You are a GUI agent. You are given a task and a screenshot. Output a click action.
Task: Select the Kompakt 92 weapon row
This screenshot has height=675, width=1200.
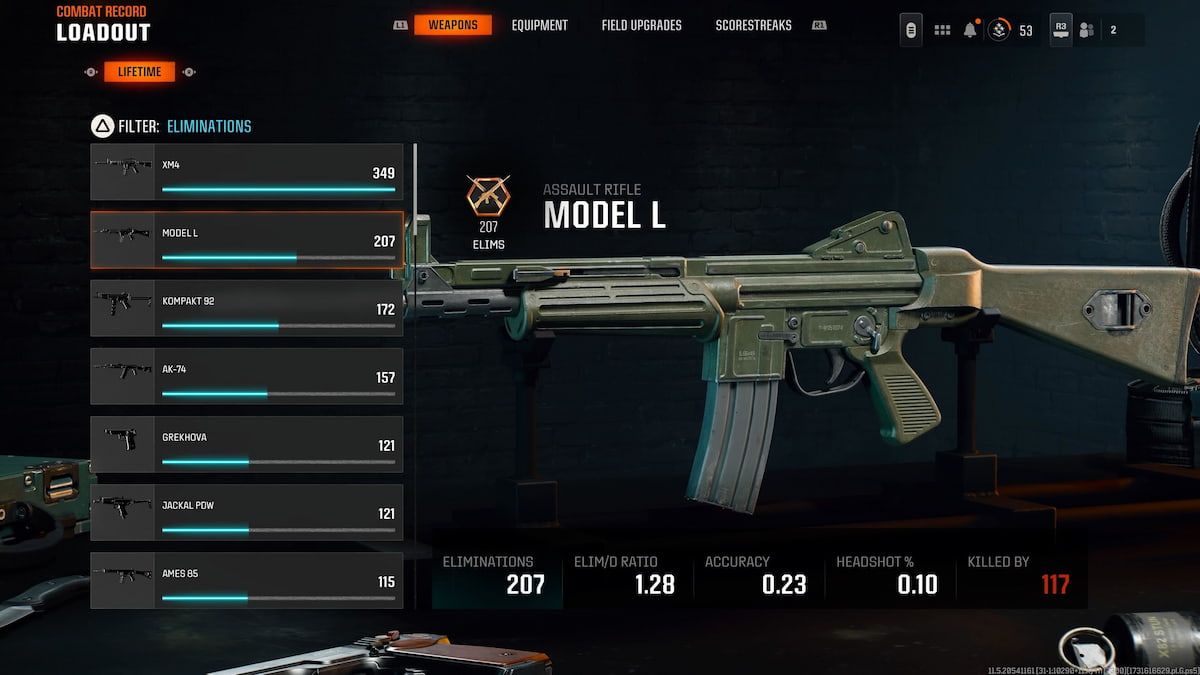pos(247,308)
